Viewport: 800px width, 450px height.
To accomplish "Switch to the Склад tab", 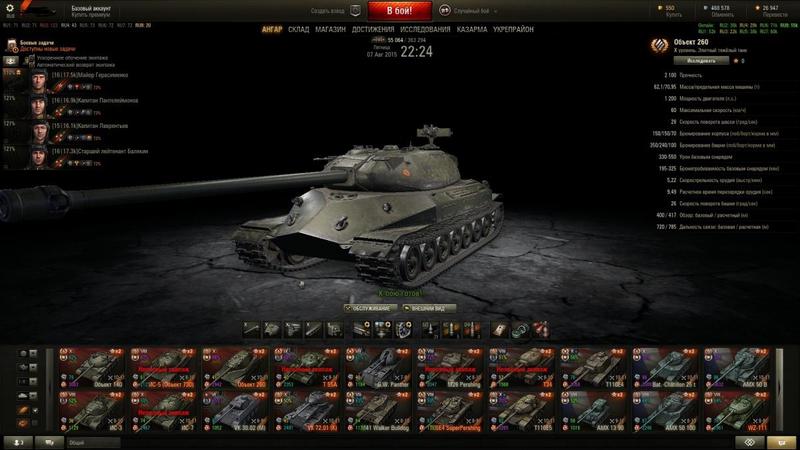I will pos(299,30).
